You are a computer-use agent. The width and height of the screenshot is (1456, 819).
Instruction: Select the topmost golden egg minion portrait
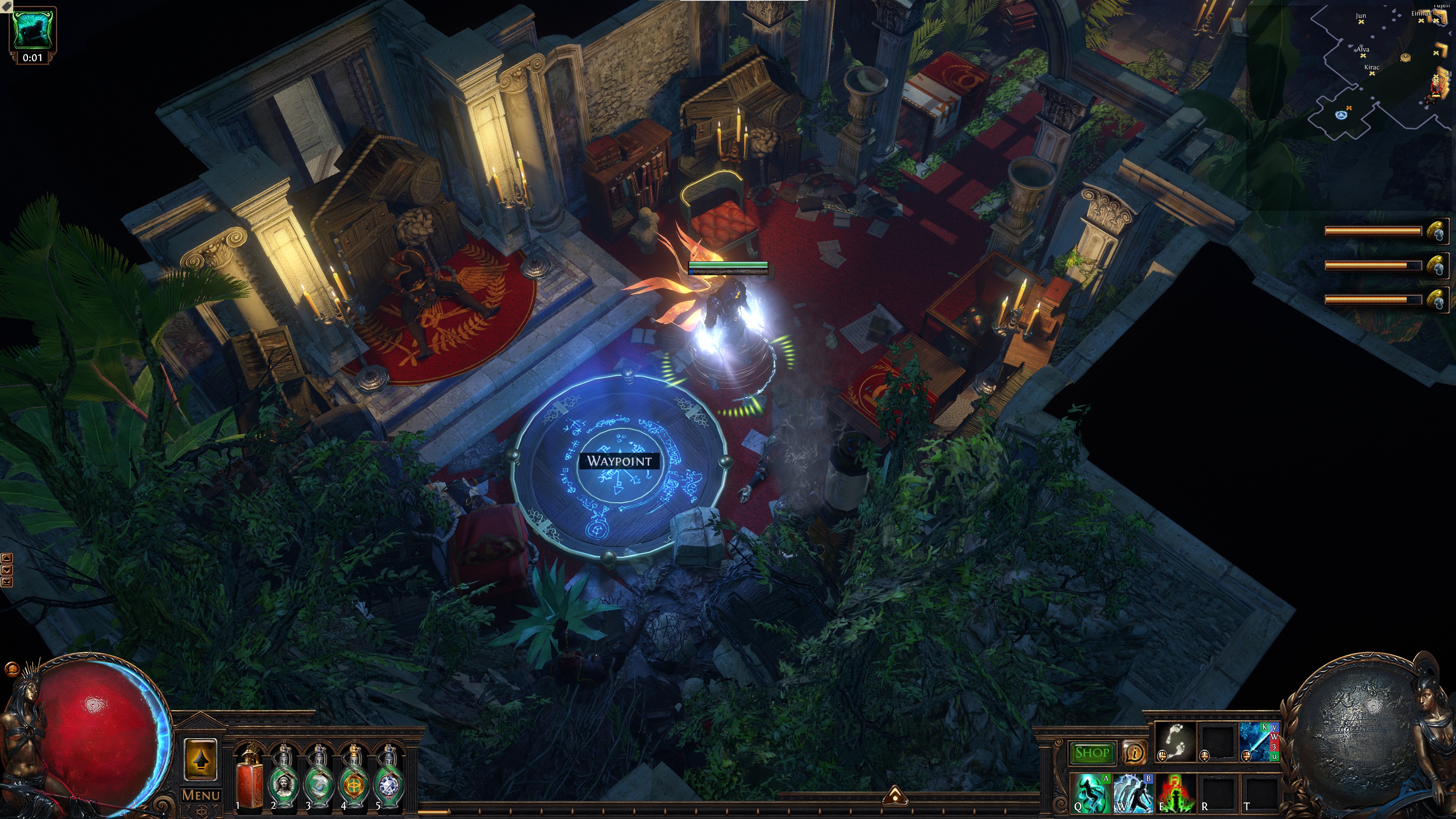point(1436,232)
